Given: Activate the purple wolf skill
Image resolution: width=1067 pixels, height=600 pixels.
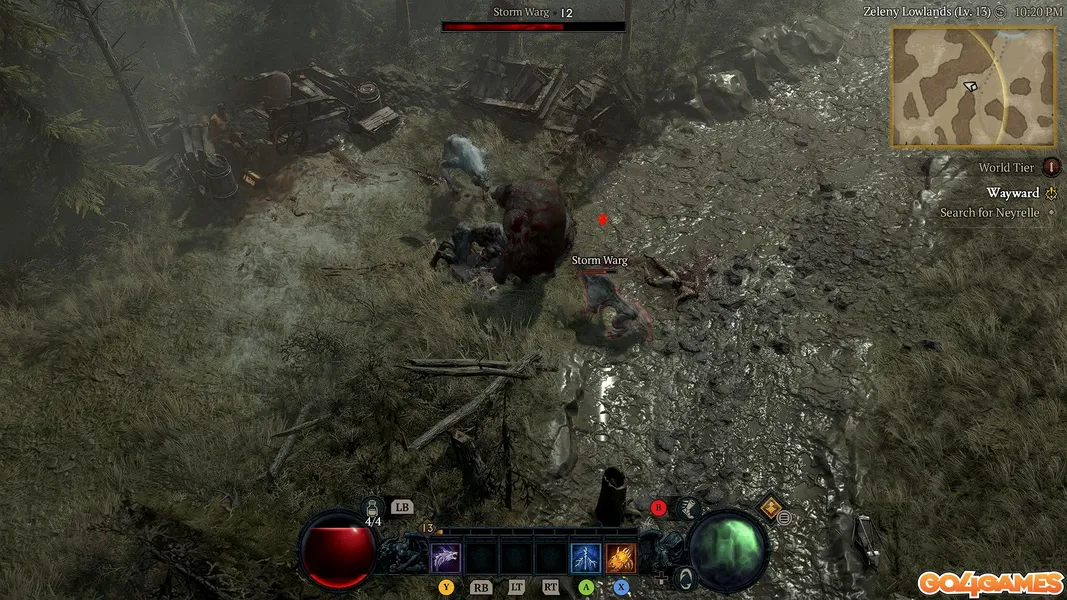Looking at the screenshot, I should point(445,557).
